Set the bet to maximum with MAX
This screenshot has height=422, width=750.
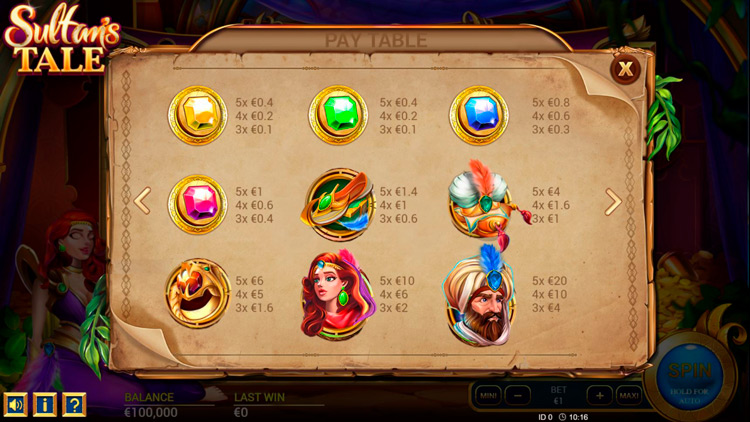(629, 395)
